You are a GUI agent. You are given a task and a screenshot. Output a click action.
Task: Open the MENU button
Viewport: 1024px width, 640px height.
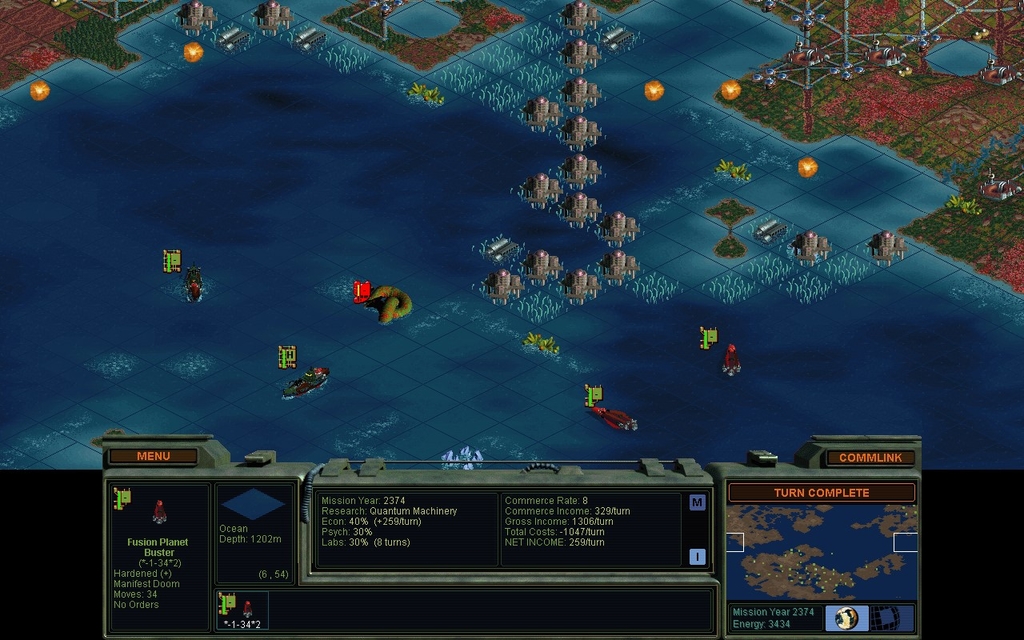click(x=153, y=456)
